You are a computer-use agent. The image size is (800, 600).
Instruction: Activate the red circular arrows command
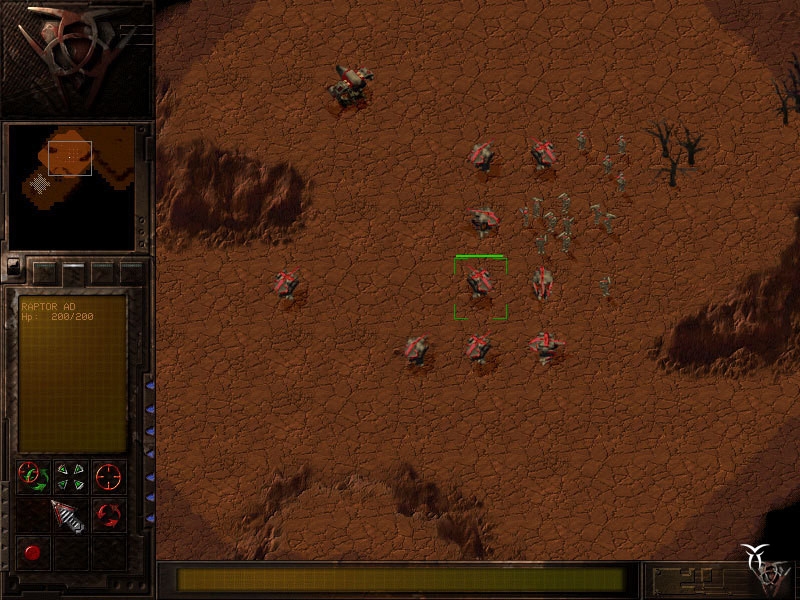click(108, 515)
